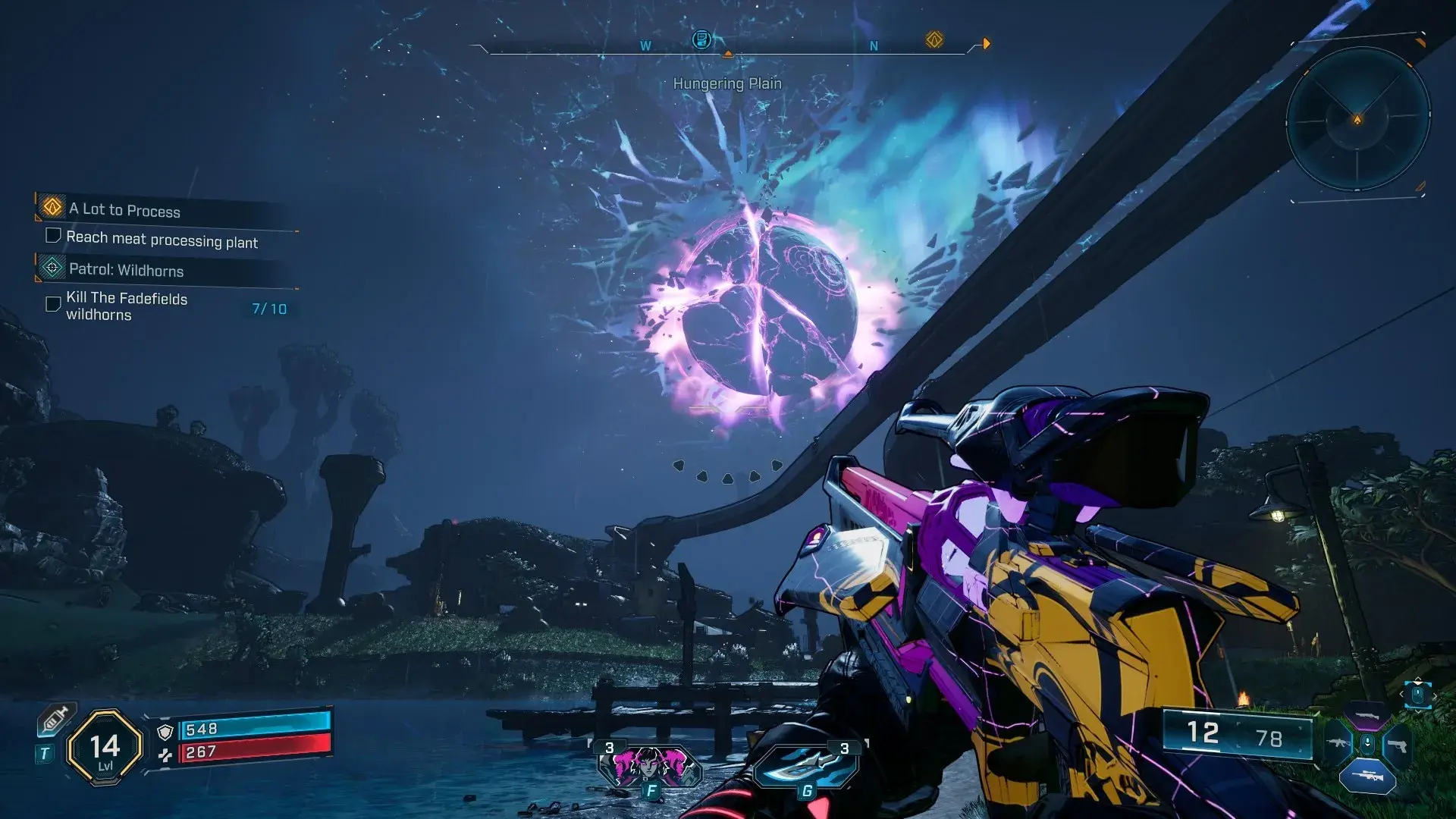The image size is (1456, 819).
Task: Use the blue throwing knife ordnance
Action: [x=805, y=765]
